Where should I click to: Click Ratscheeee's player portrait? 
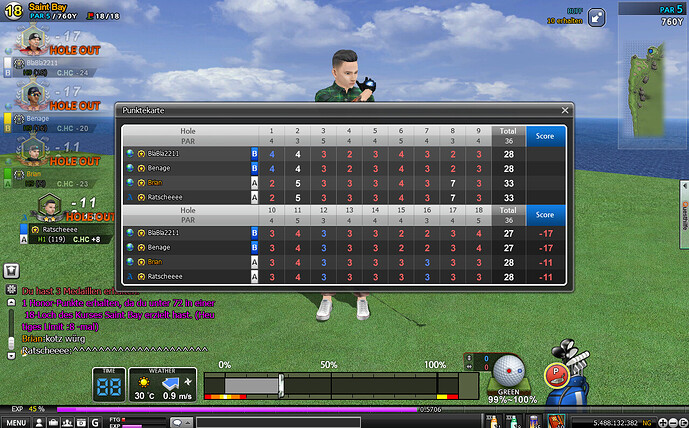click(49, 207)
